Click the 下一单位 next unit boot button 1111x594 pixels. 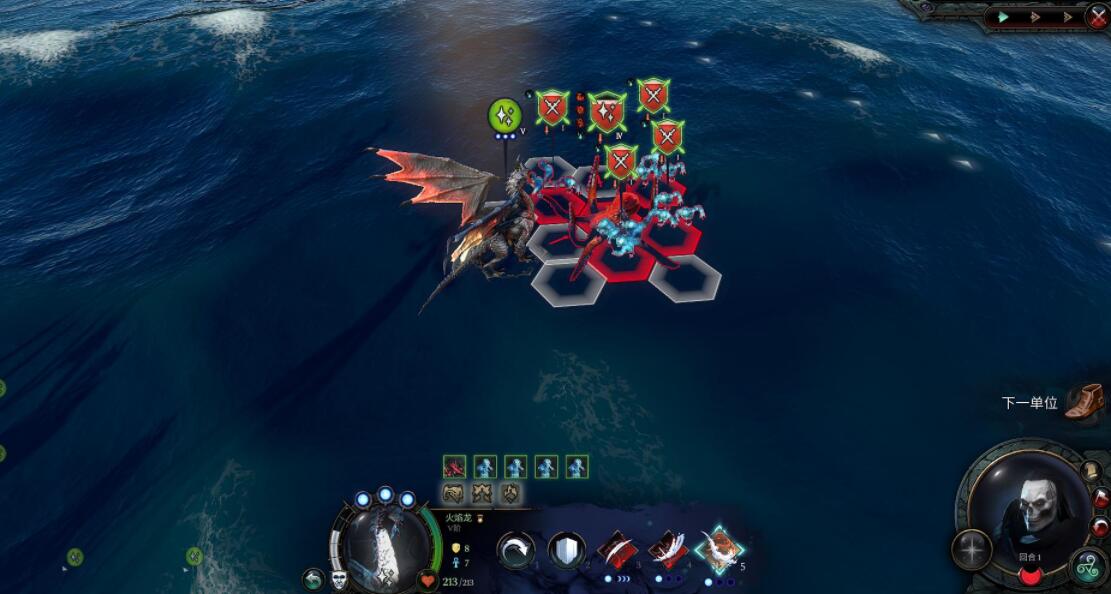tap(1083, 402)
